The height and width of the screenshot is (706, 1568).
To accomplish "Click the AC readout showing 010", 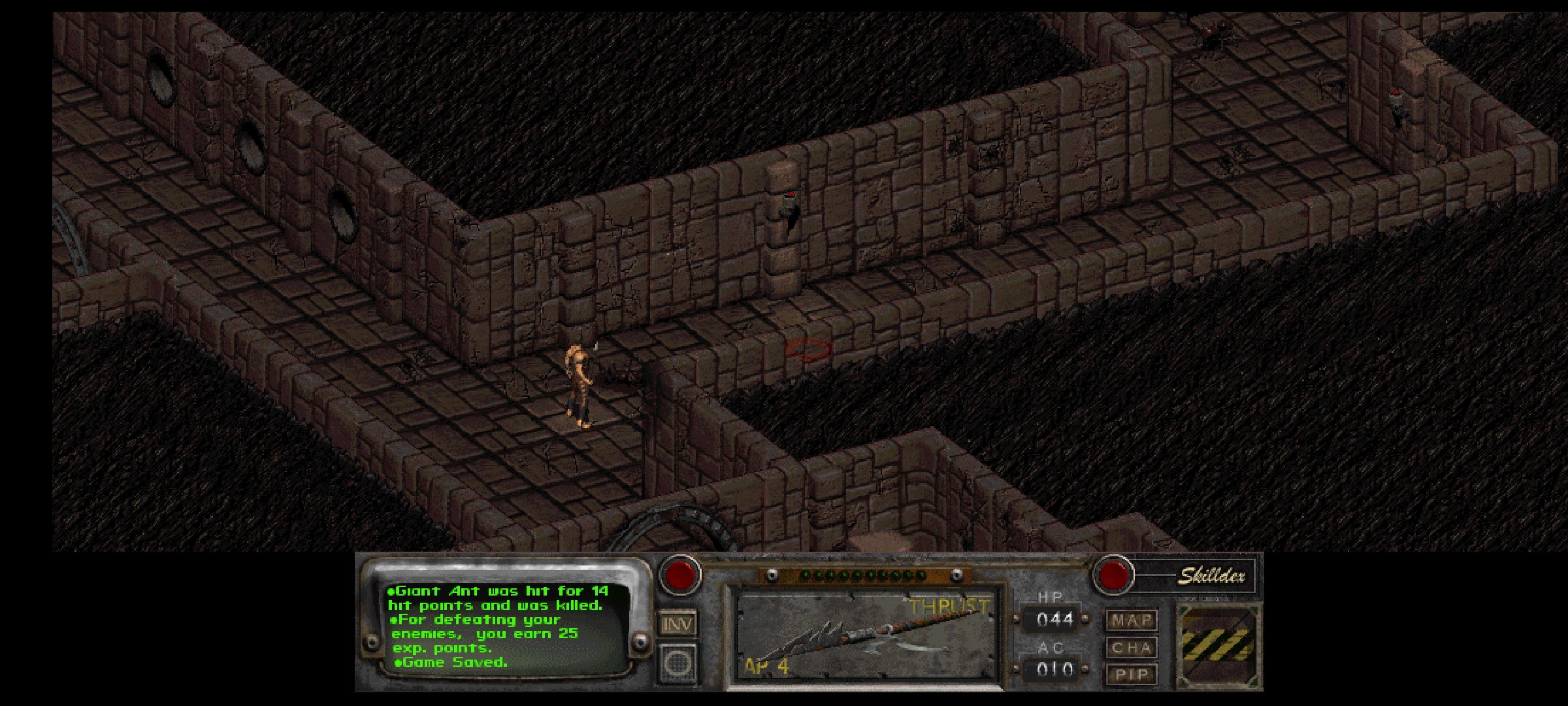I will pos(1056,667).
